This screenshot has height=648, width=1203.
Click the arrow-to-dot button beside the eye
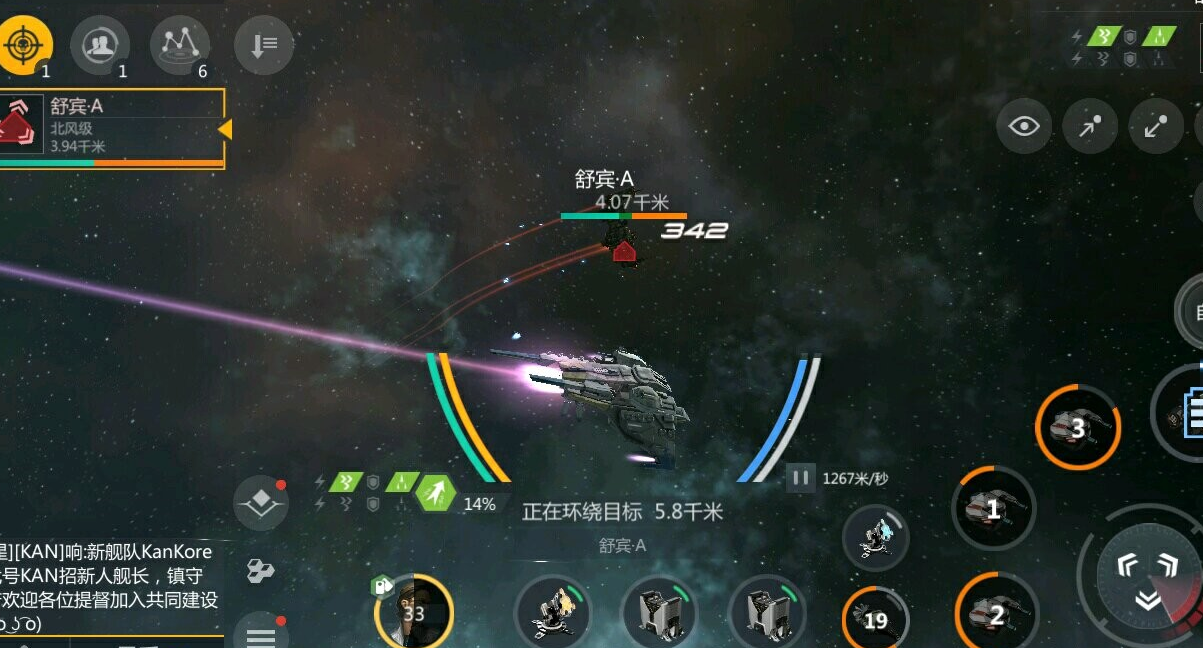[1090, 127]
